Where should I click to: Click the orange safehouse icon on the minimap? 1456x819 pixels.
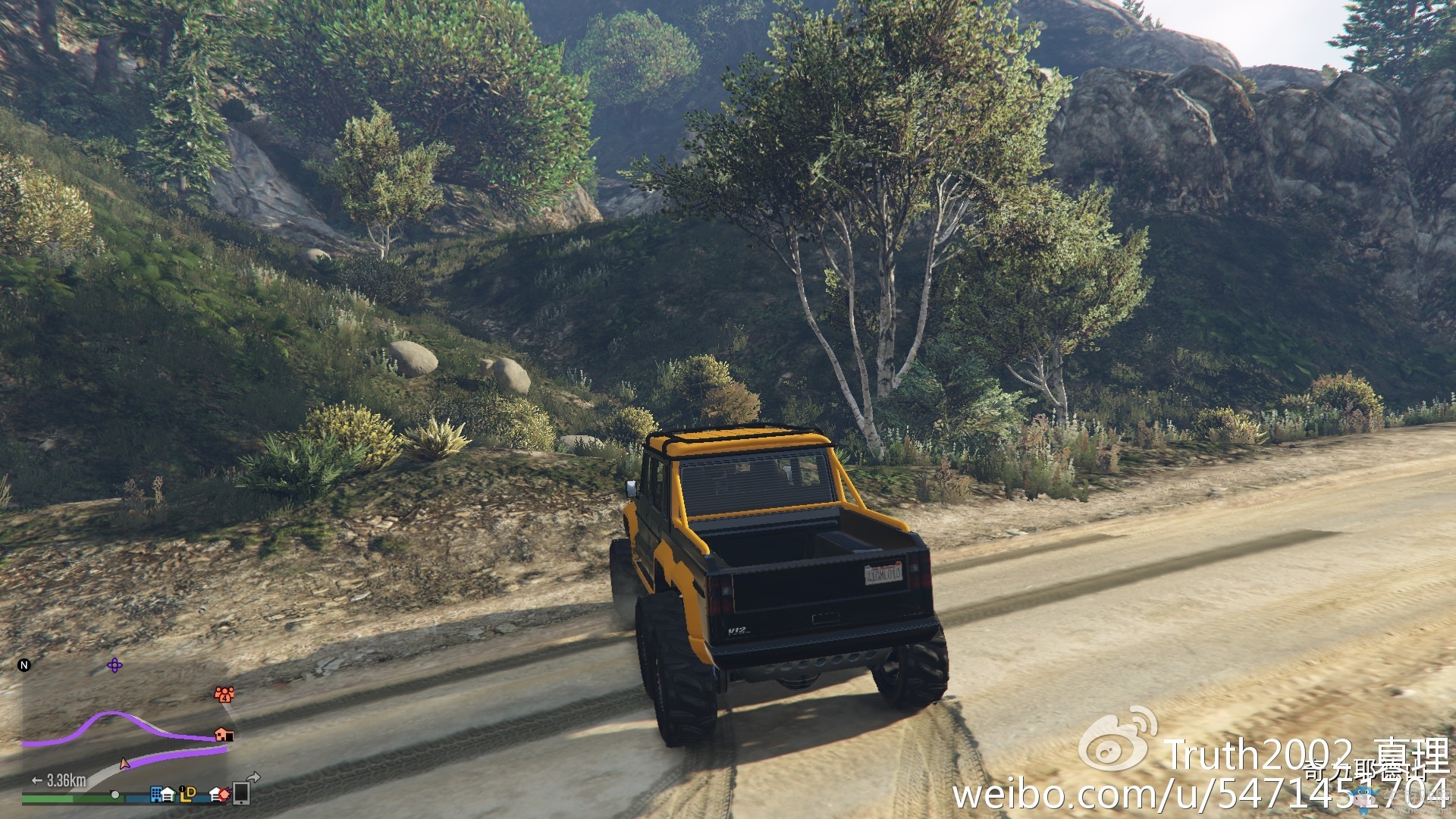point(224,736)
